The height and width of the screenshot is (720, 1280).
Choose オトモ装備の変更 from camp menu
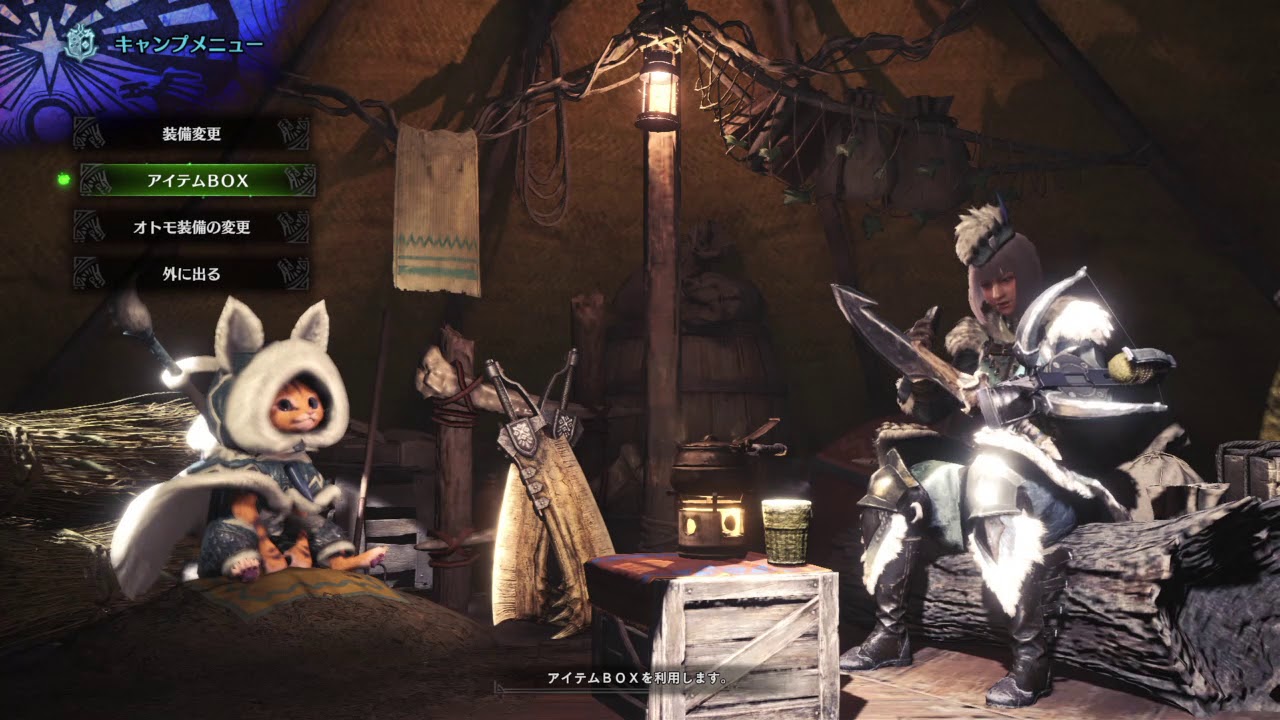(192, 227)
